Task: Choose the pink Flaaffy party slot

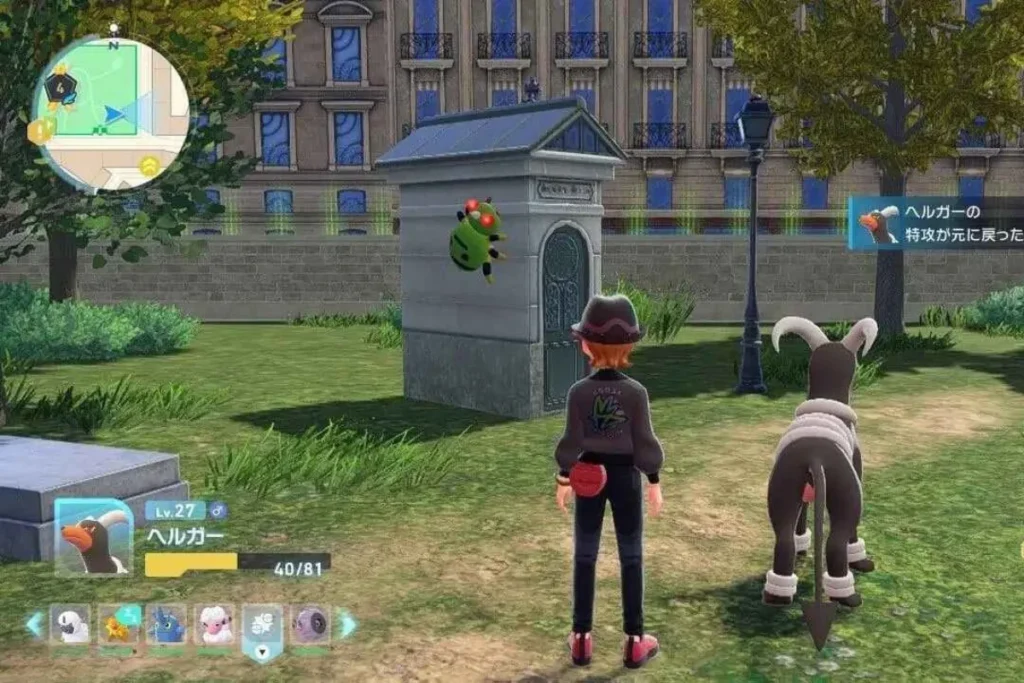Action: tap(214, 625)
